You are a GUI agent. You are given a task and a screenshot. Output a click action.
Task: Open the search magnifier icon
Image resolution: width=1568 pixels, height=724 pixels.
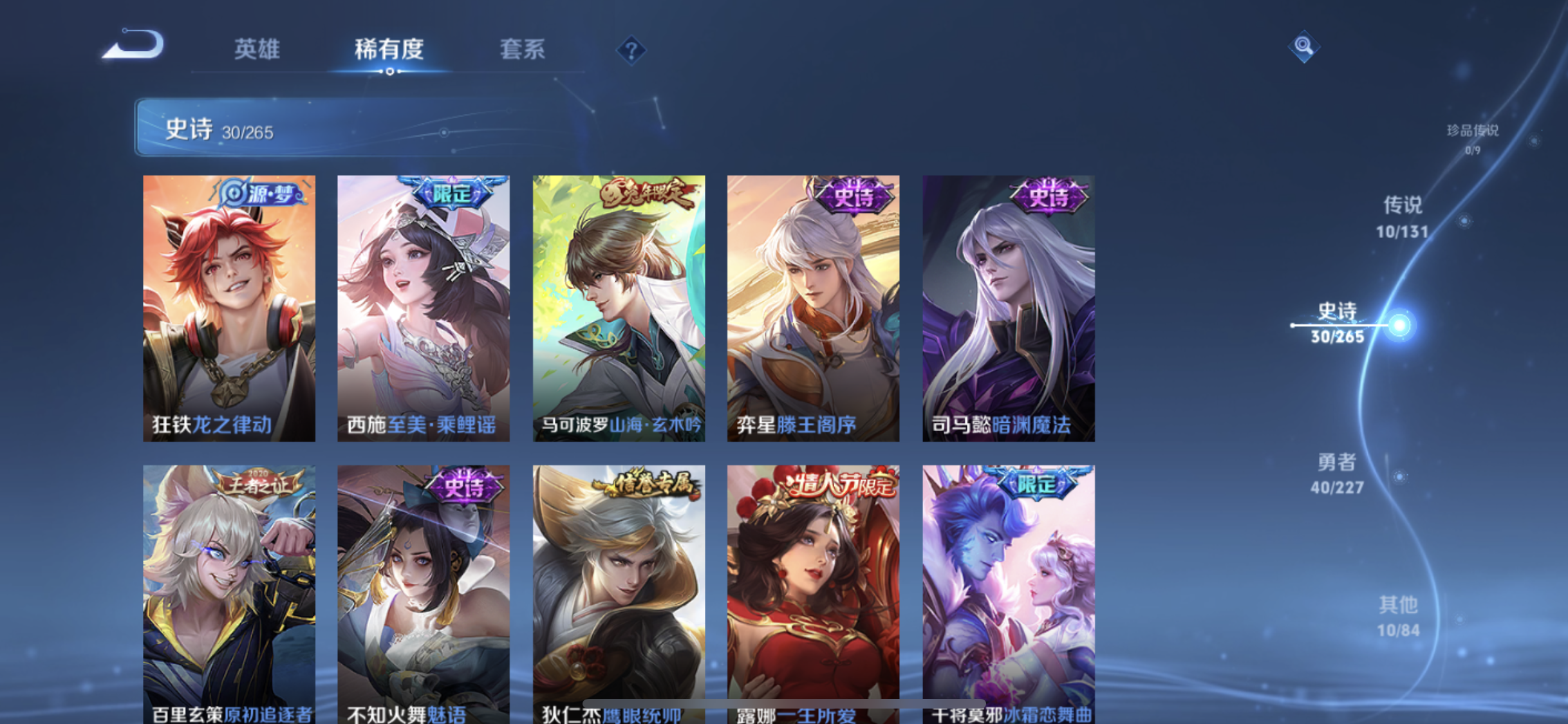(x=1303, y=46)
